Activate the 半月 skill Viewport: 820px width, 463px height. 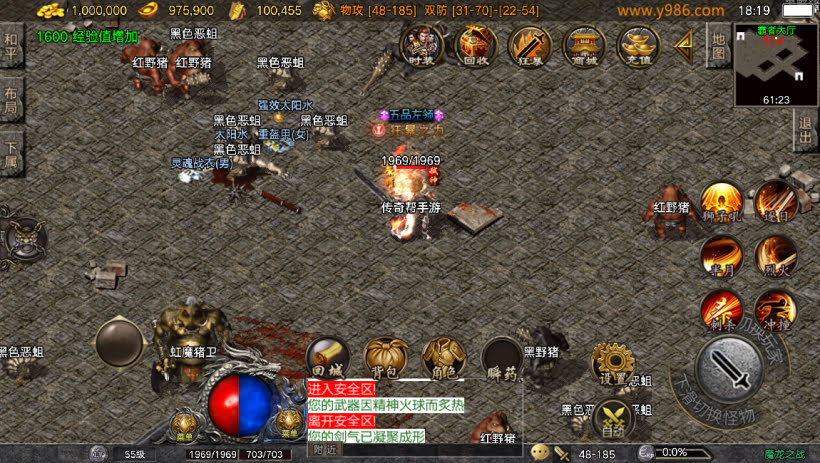click(x=720, y=254)
